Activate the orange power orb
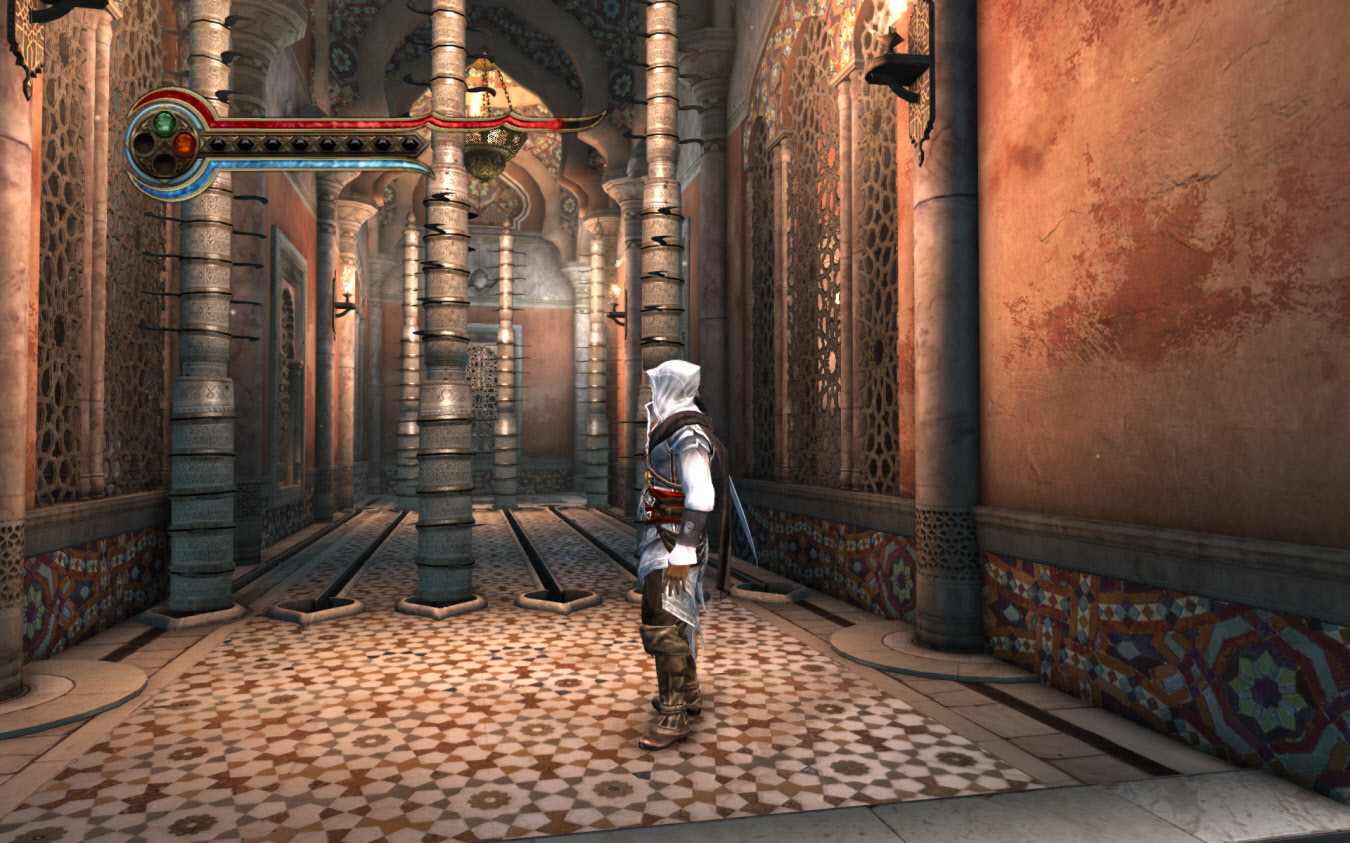 point(185,144)
